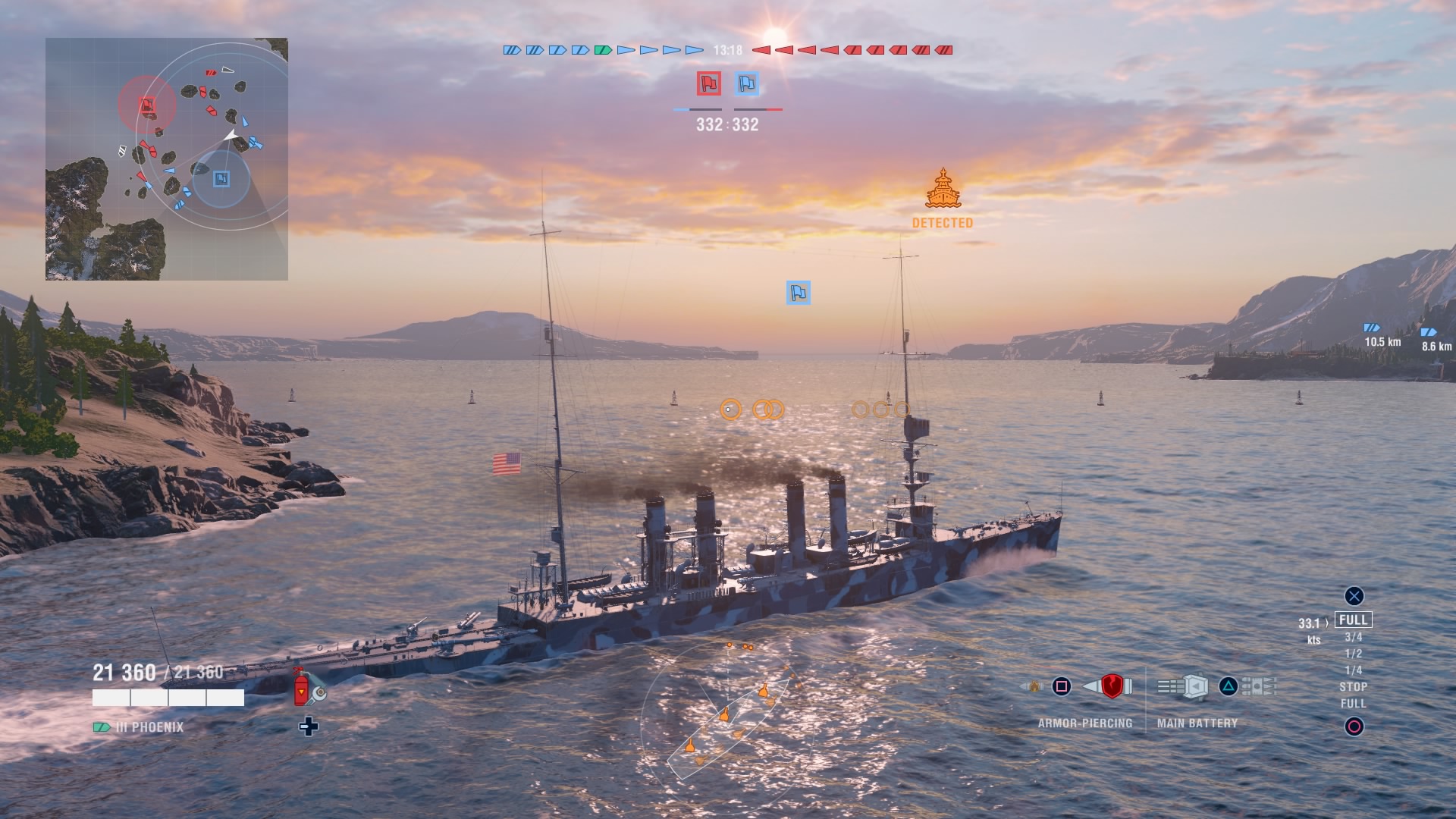
Task: Set engine speed to 1/2
Action: coord(1354,654)
